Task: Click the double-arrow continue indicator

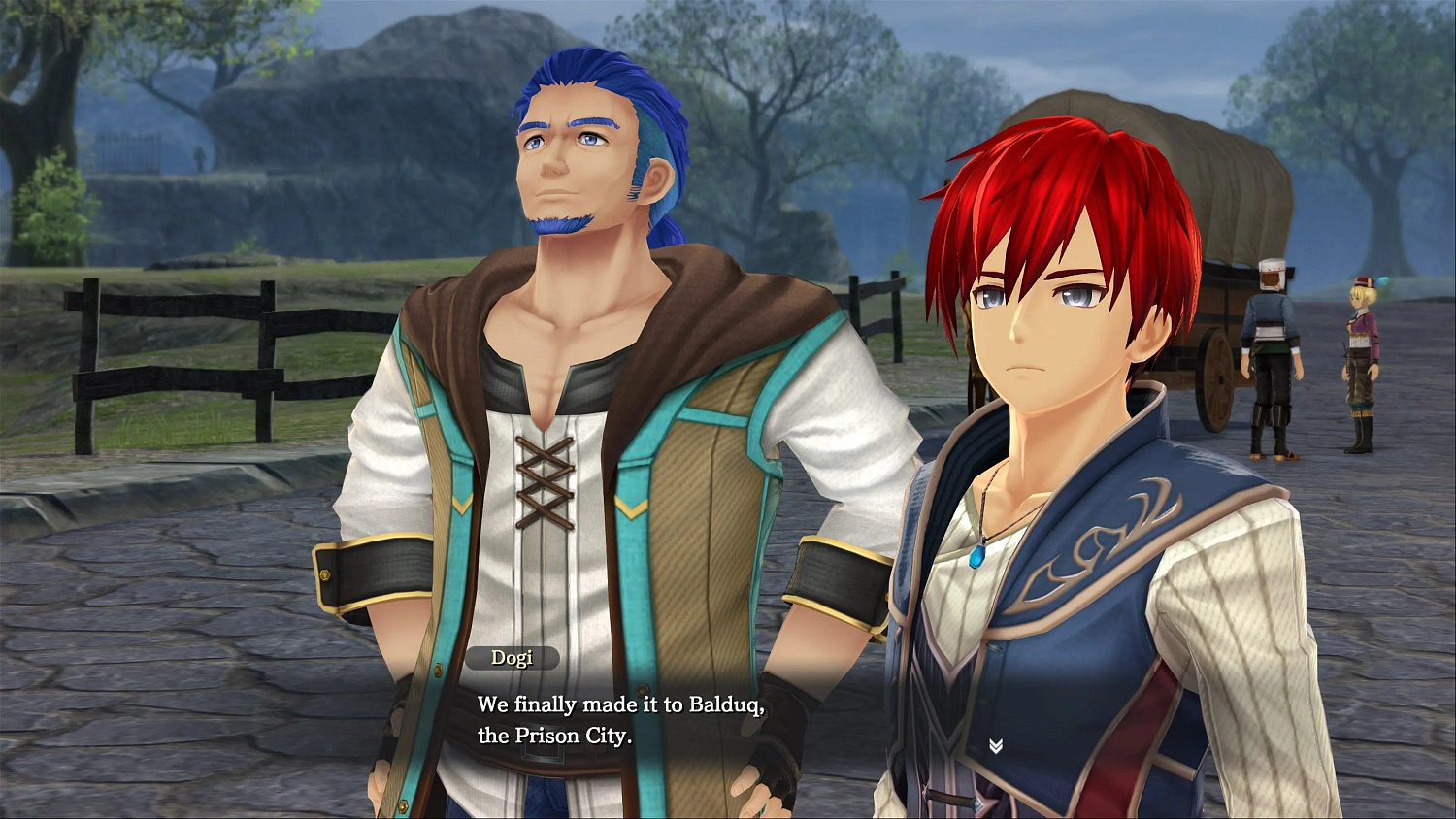Action: pos(995,743)
